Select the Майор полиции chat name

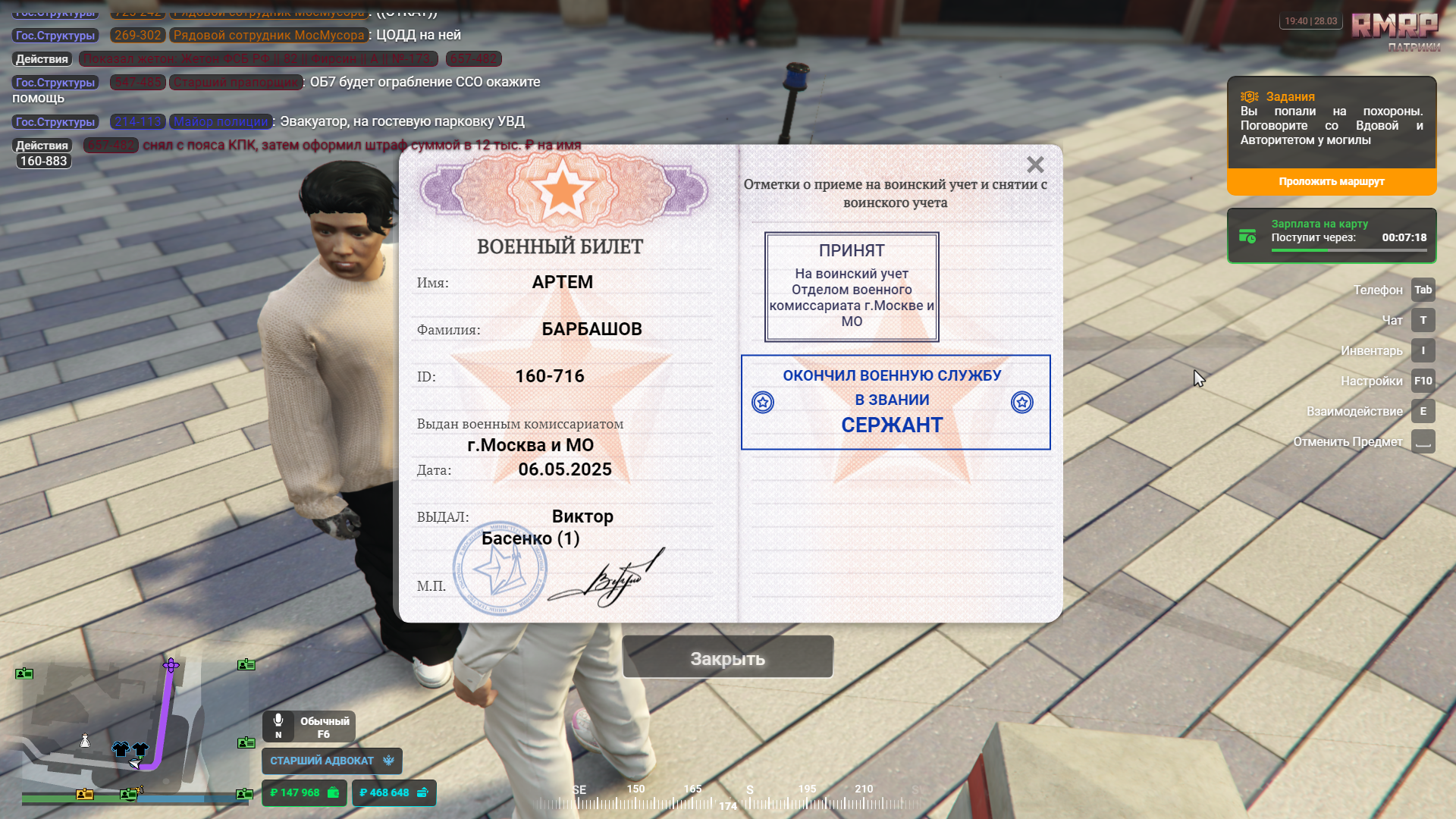[221, 121]
